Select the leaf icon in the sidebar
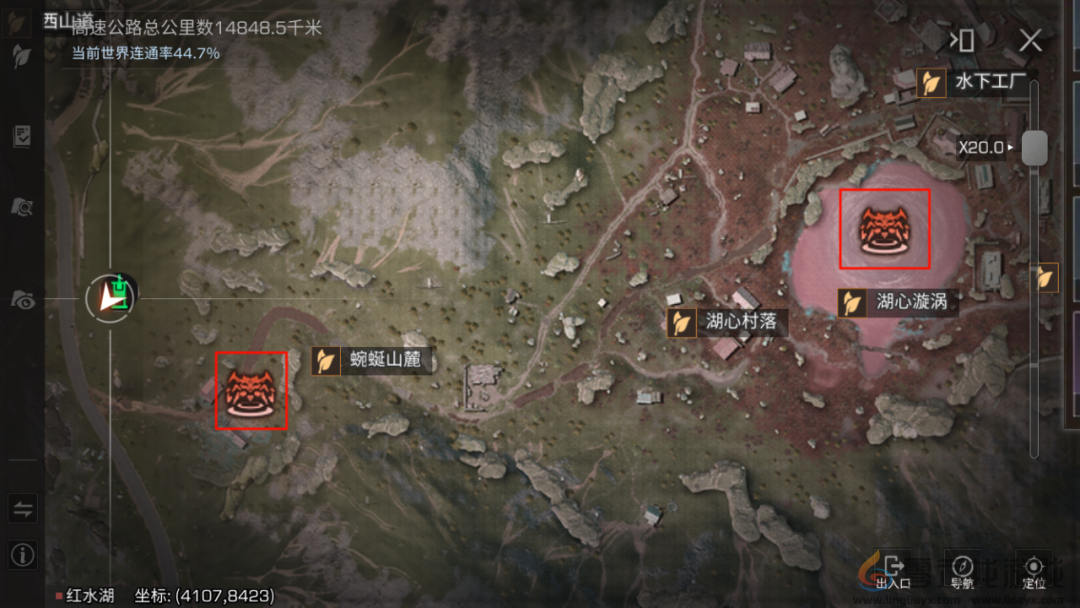 [x=21, y=58]
